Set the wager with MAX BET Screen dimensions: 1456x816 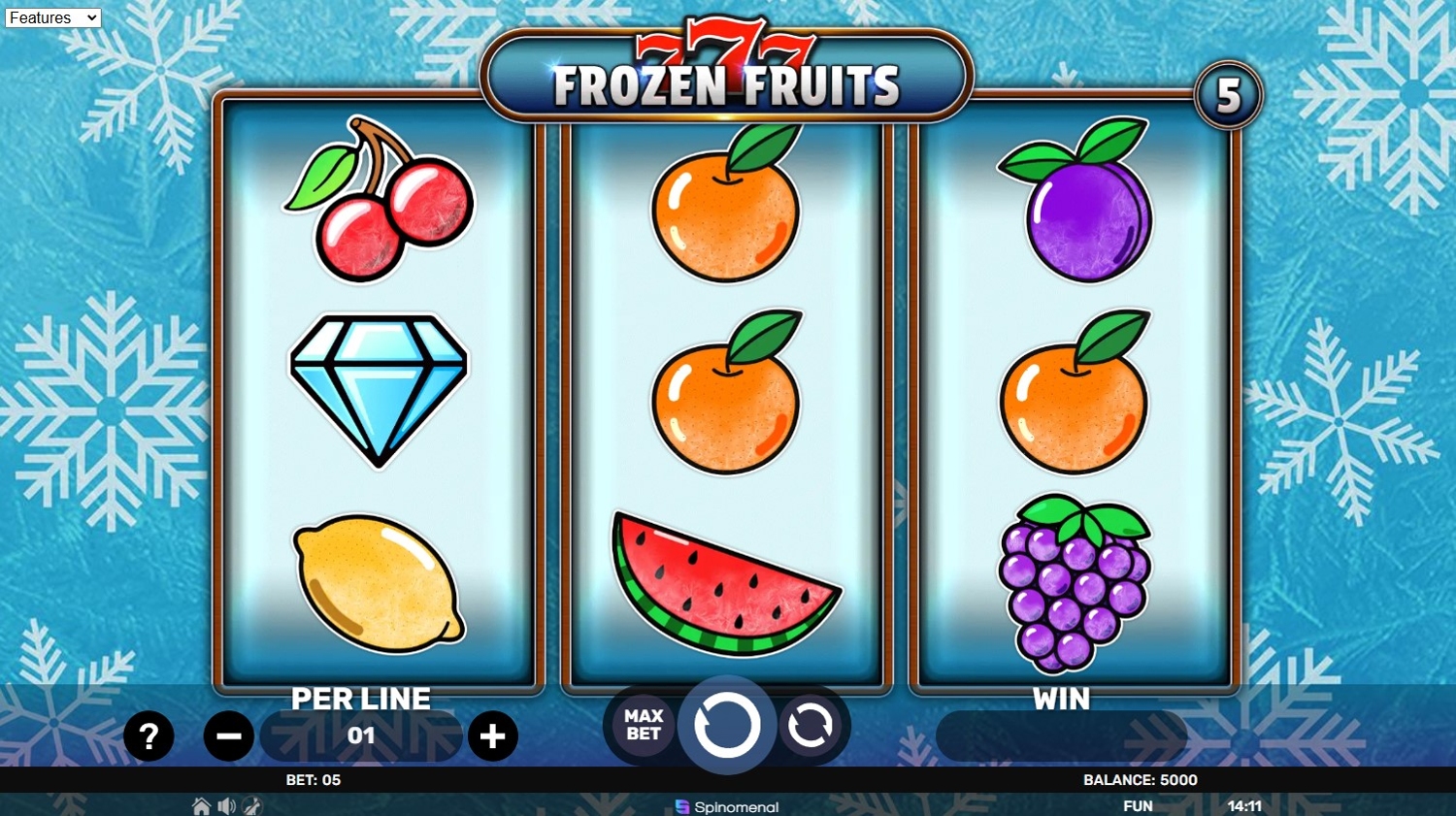(643, 725)
